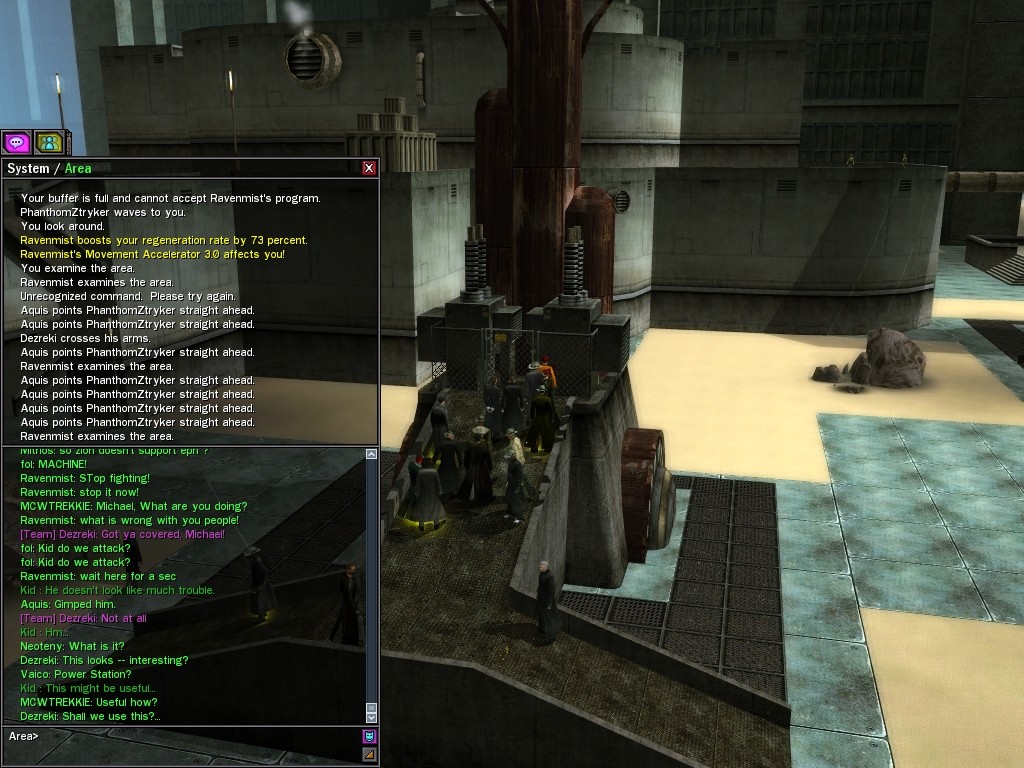The width and height of the screenshot is (1024, 768).
Task: Click the chat scrollbar up arrow
Action: 372,454
